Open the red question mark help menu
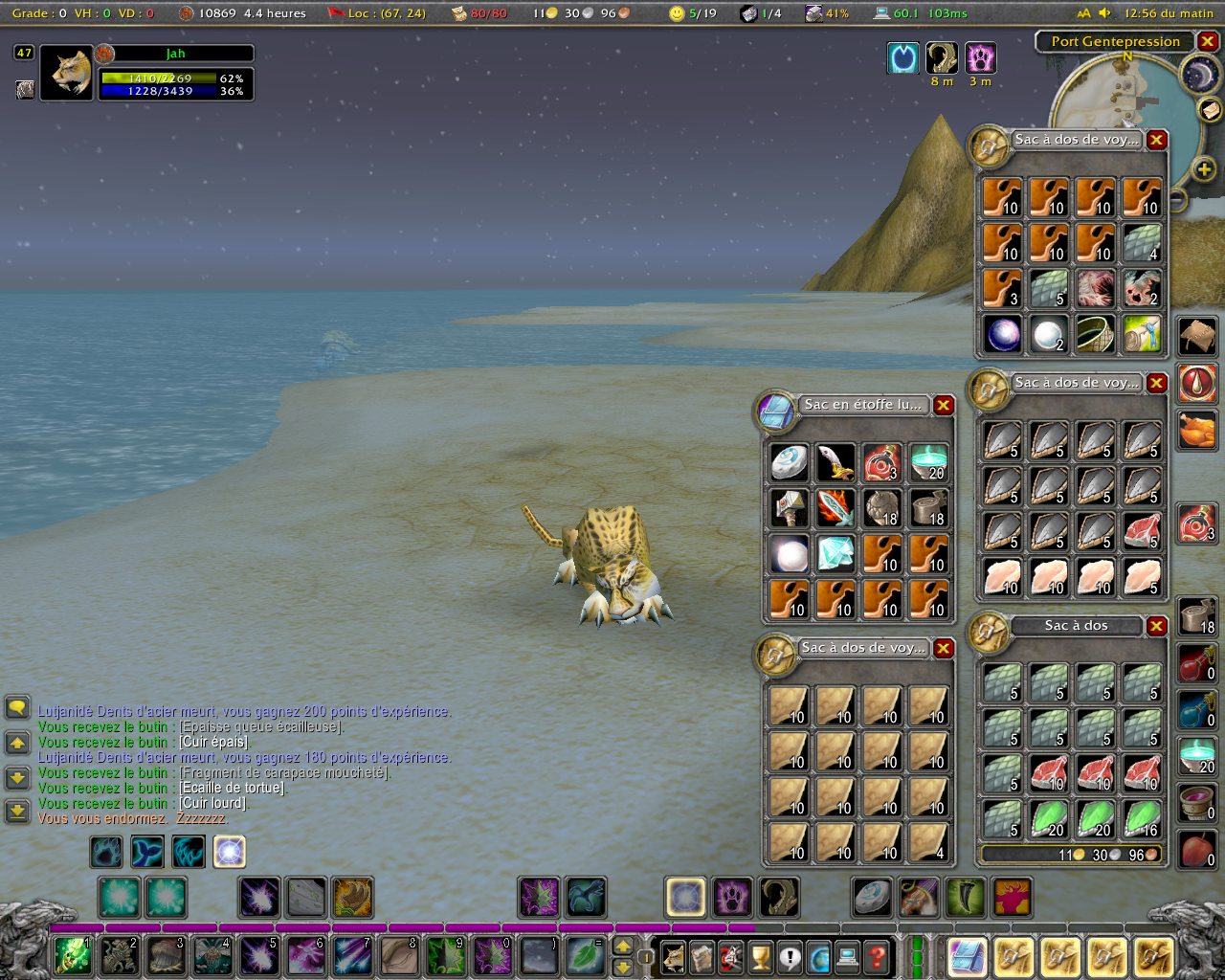This screenshot has width=1225, height=980. pos(876,956)
